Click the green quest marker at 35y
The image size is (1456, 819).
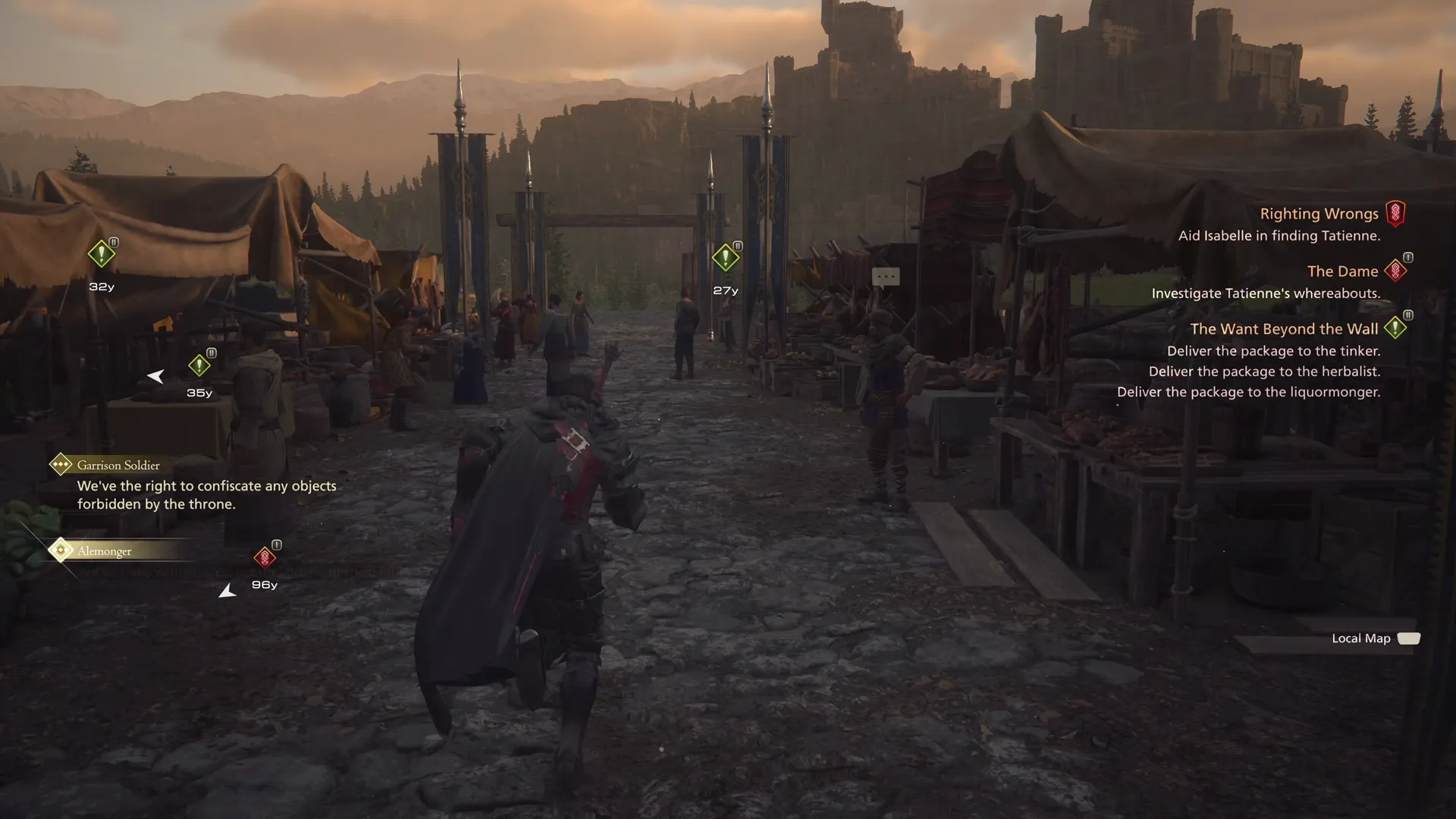199,364
